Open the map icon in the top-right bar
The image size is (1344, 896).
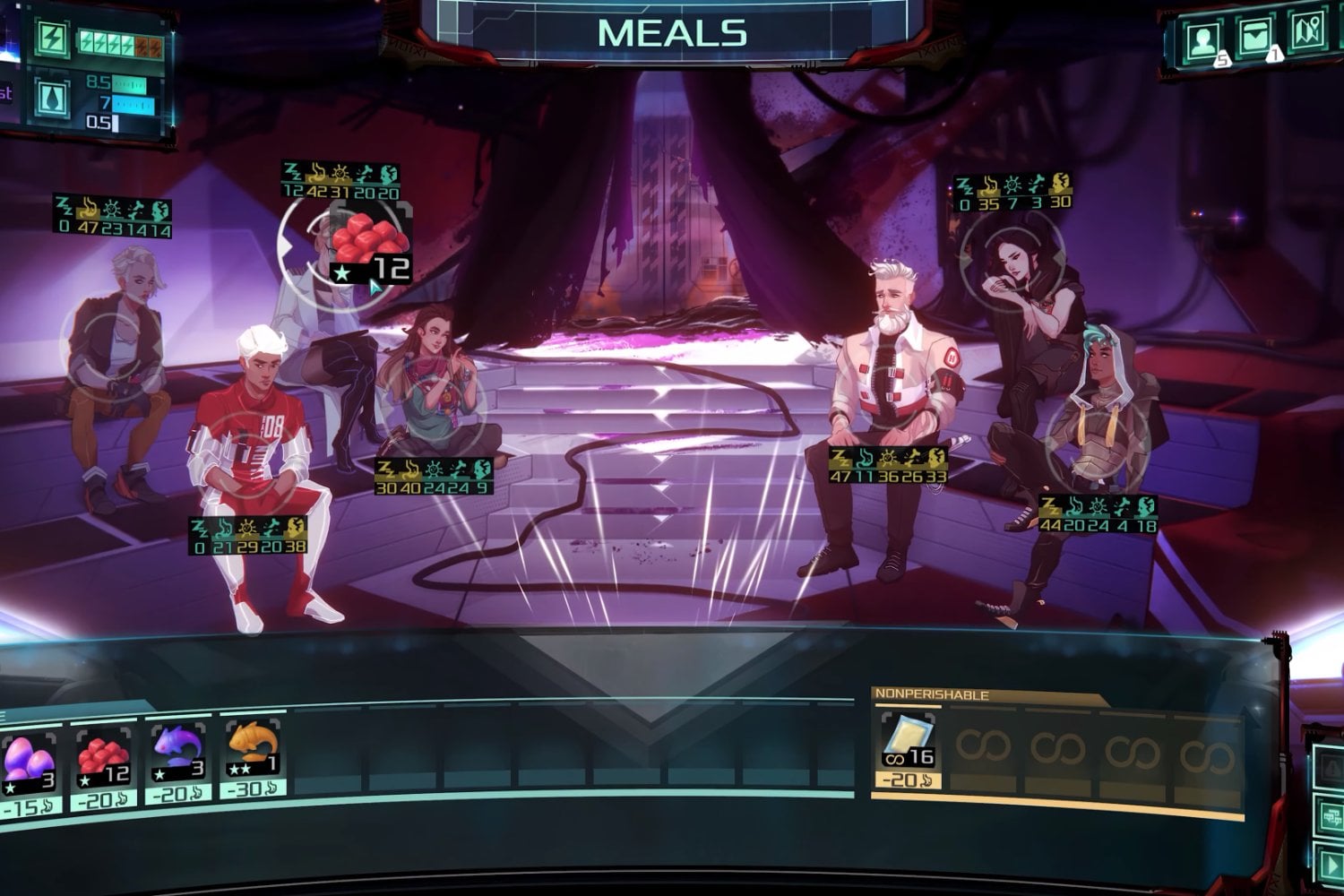(x=1307, y=34)
